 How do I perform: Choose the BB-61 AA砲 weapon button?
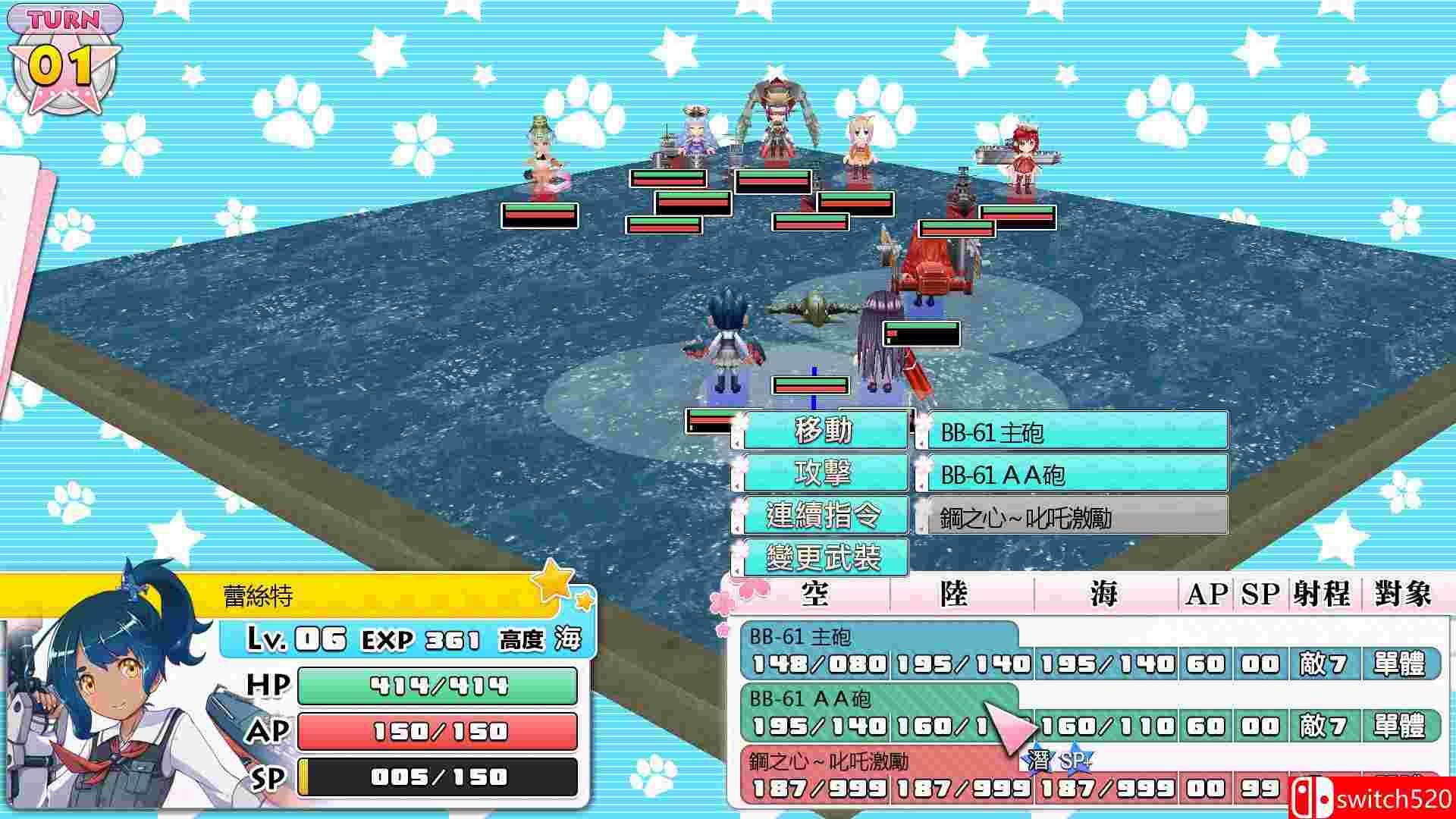tap(1072, 475)
